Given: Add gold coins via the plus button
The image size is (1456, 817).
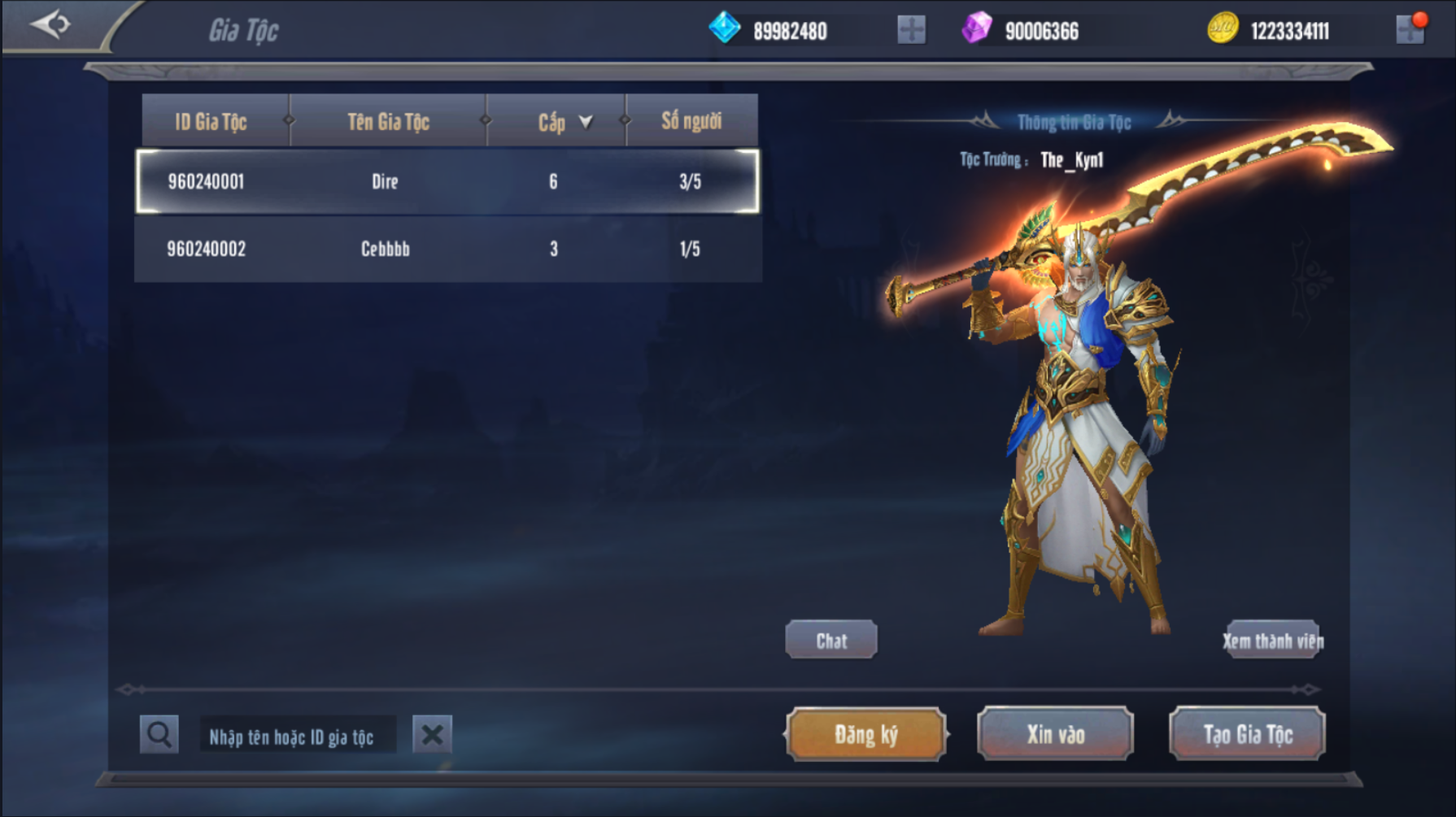Looking at the screenshot, I should [1410, 31].
